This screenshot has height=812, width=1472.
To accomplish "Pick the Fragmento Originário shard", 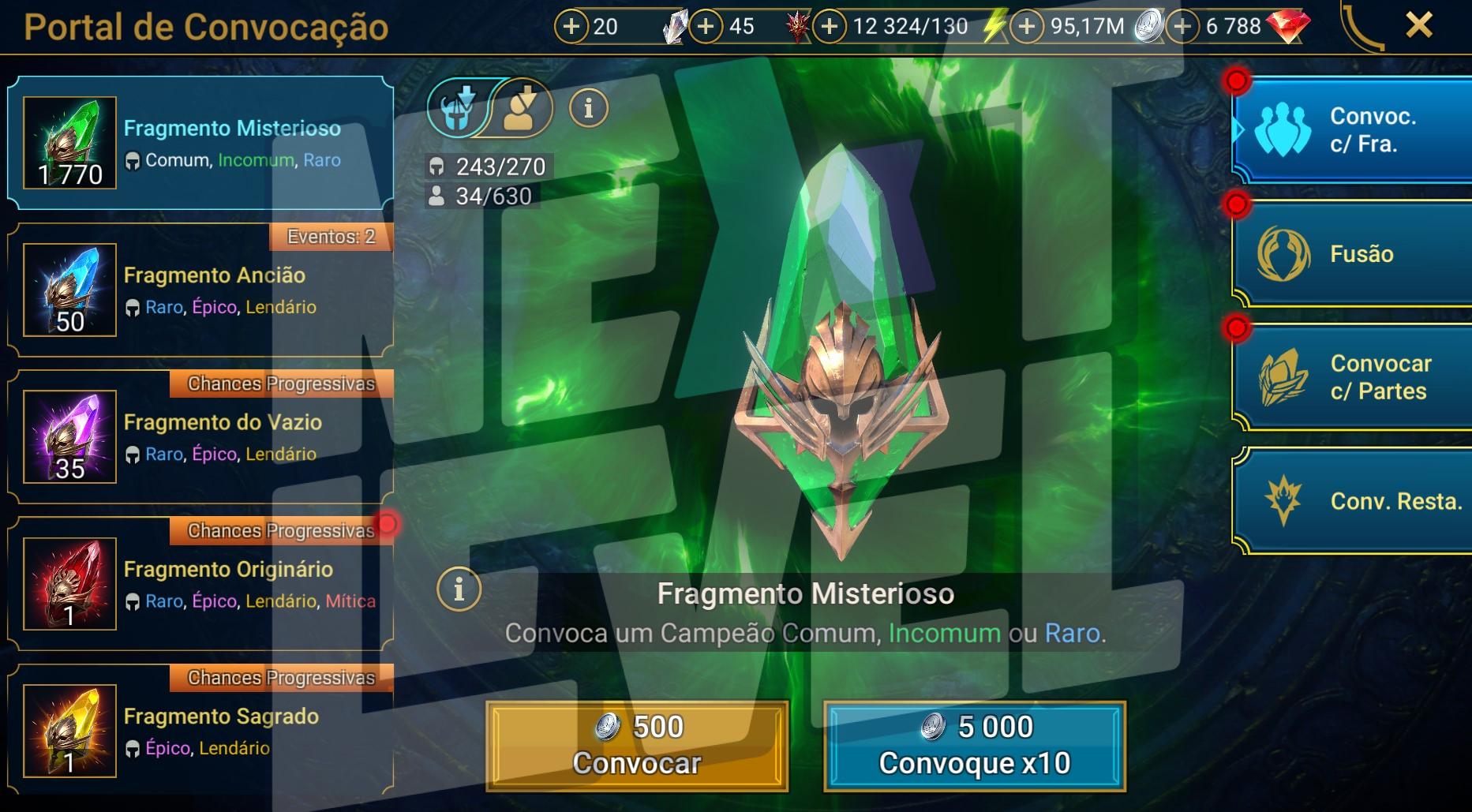I will [x=200, y=584].
